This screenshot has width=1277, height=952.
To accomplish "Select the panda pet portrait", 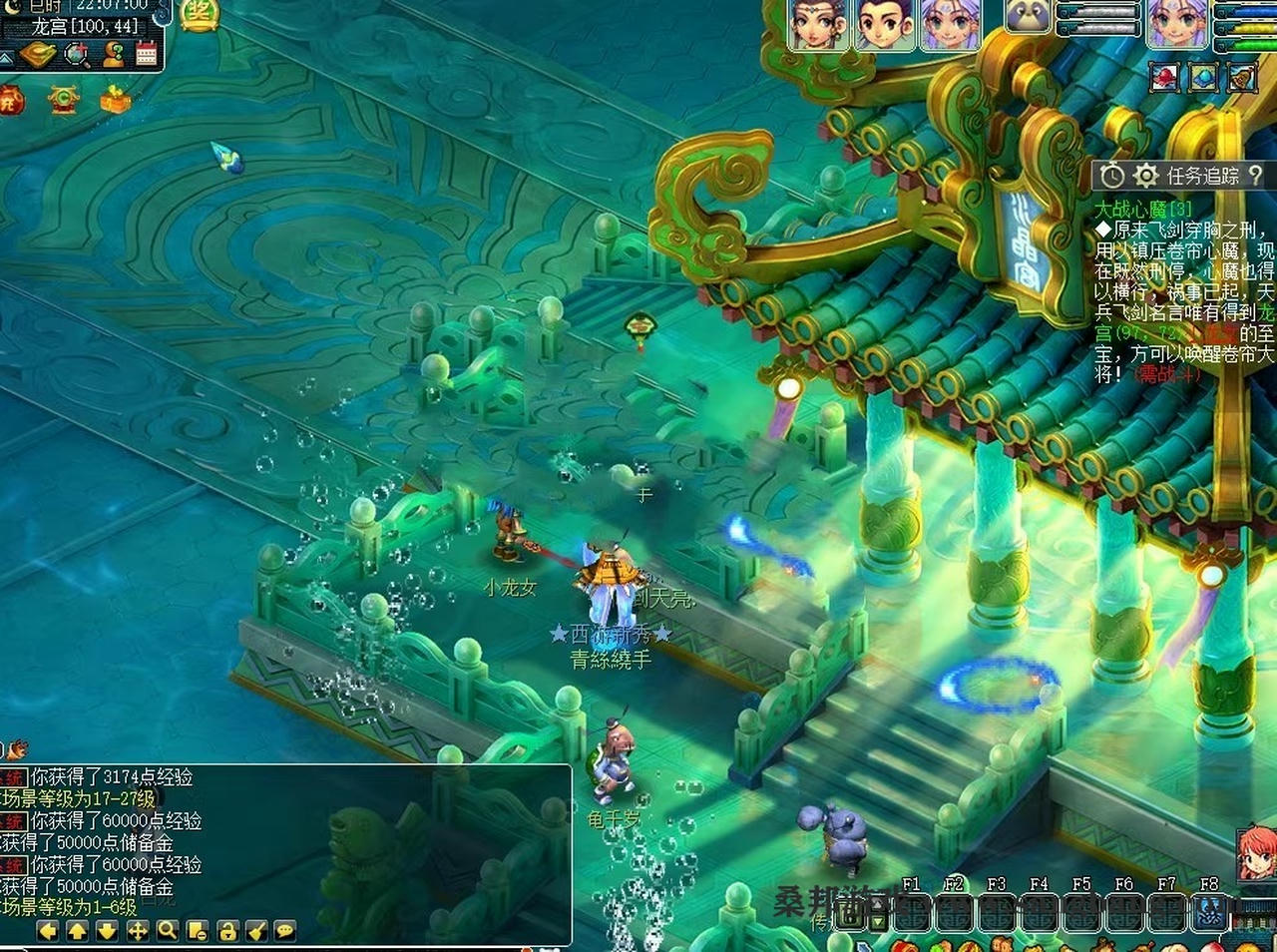I will [1029, 17].
